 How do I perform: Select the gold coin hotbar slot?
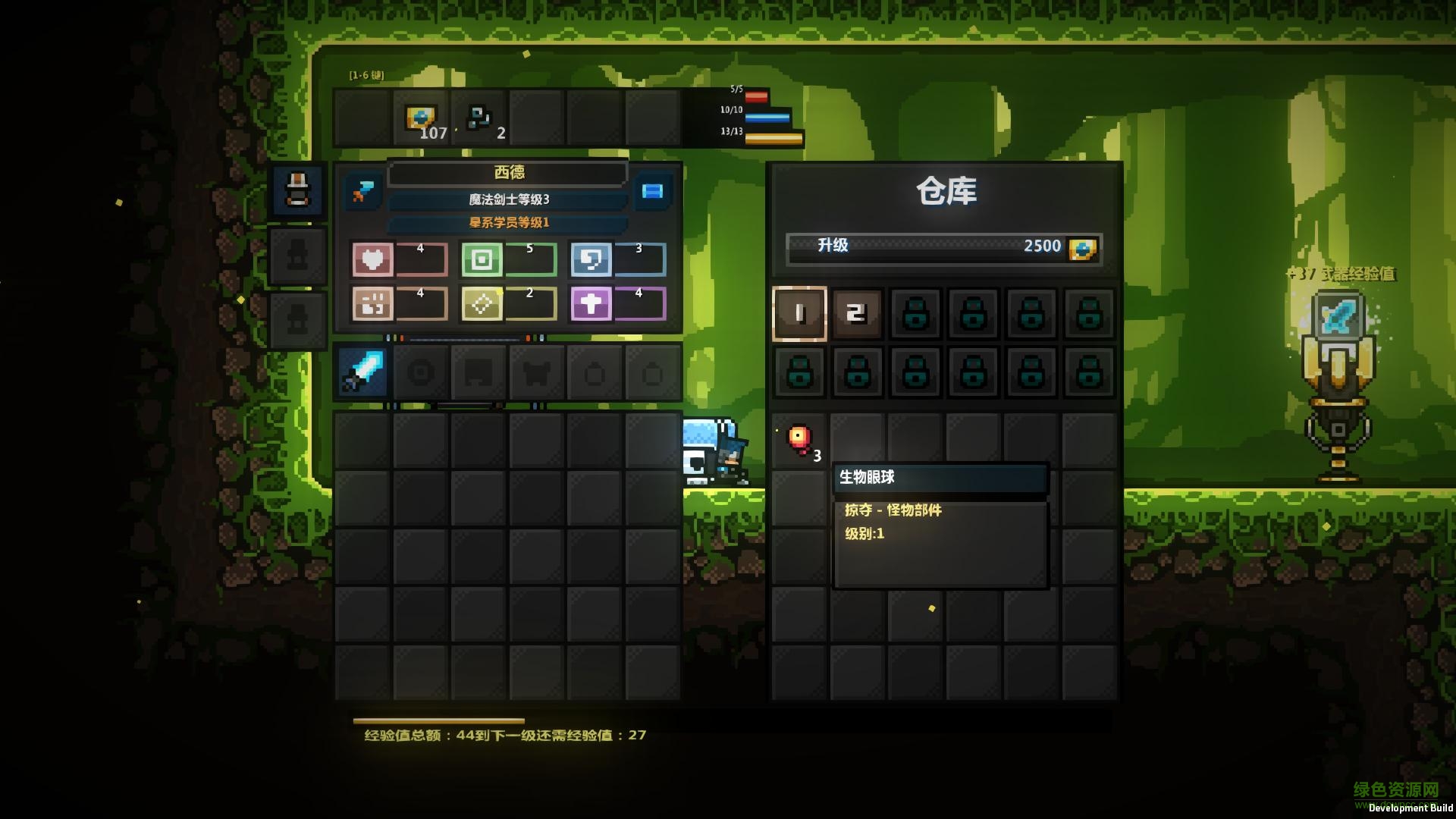click(421, 118)
